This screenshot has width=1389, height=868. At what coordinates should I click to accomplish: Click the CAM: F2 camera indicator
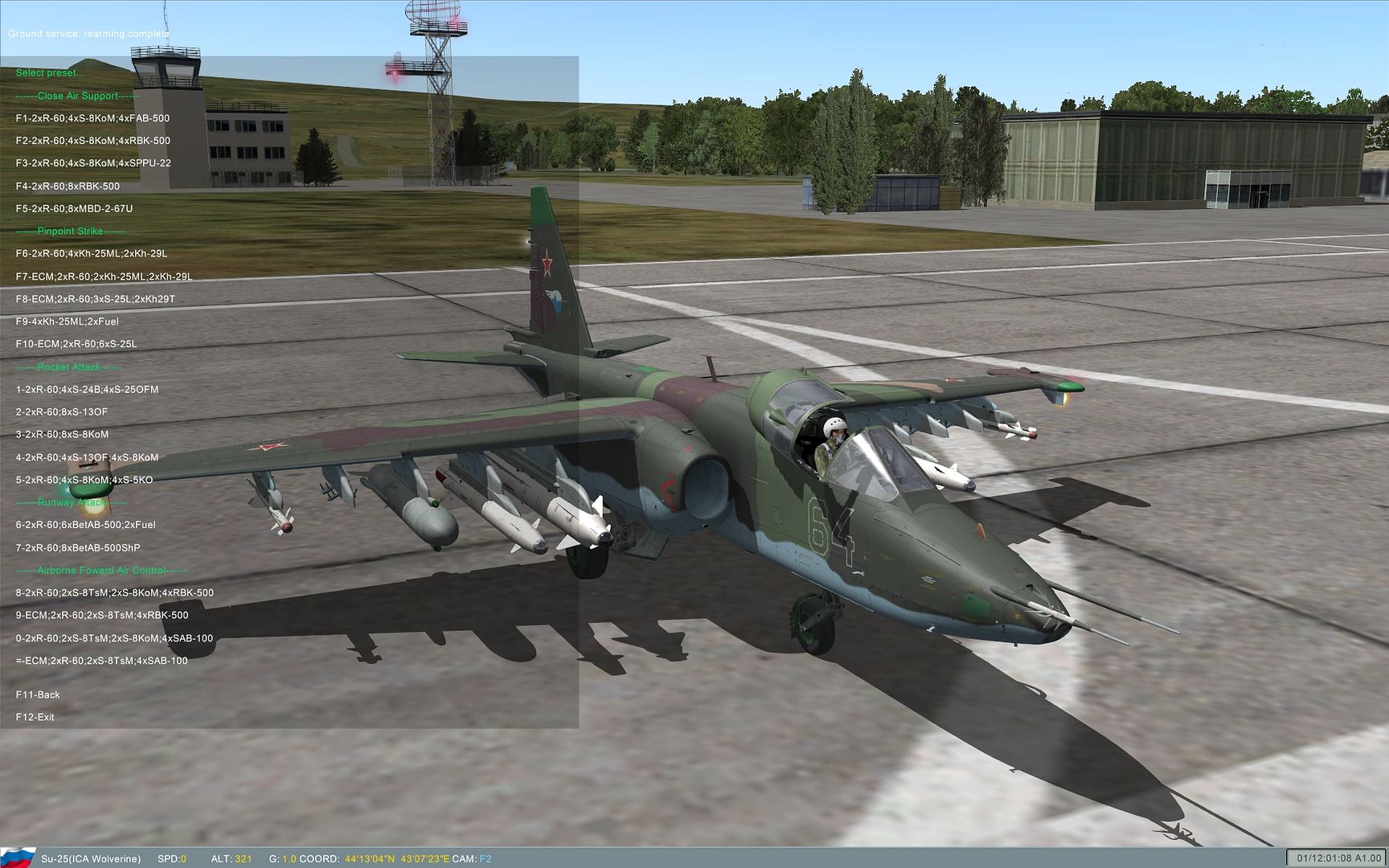[473, 858]
